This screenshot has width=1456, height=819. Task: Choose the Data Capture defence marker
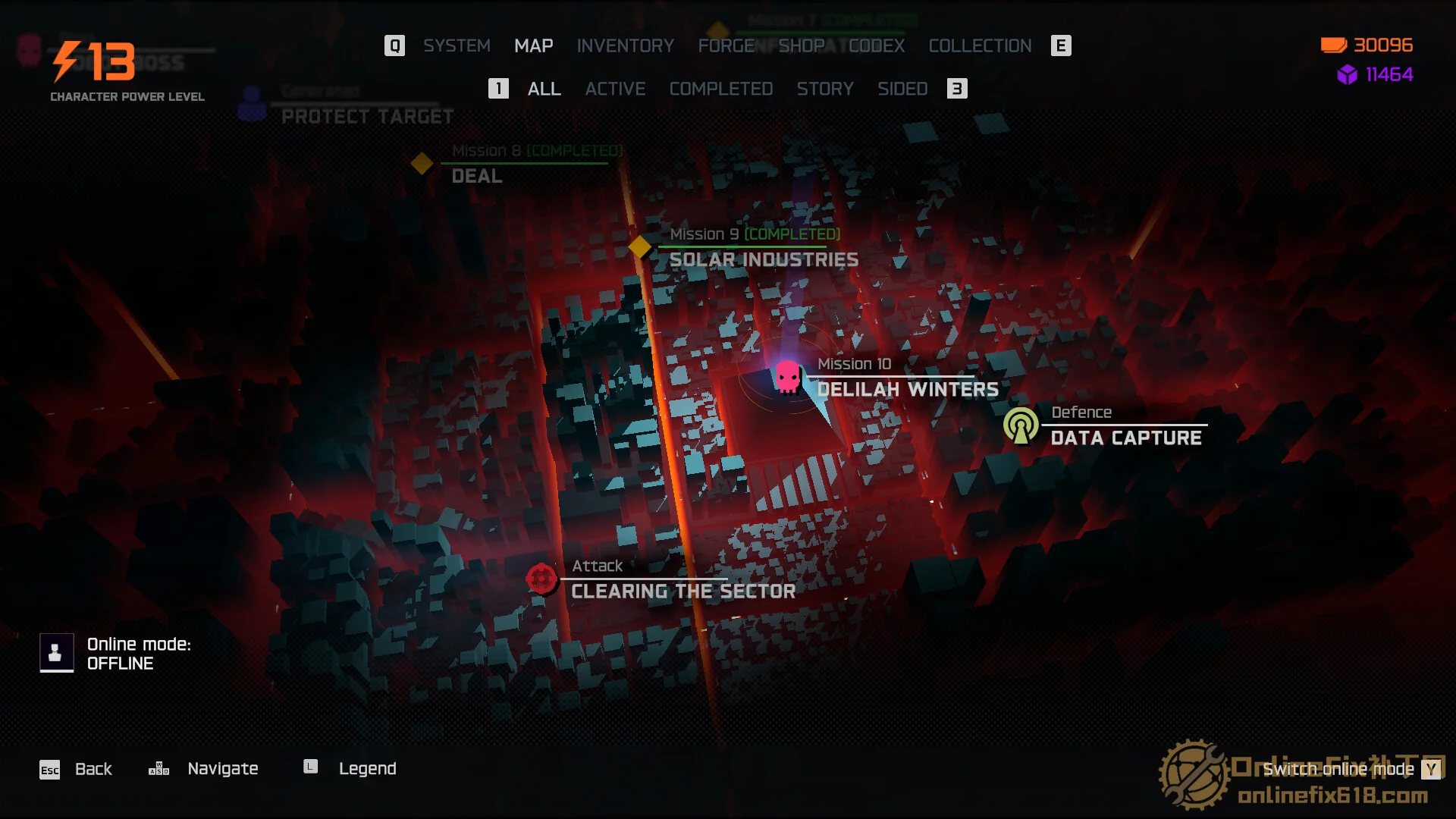(1021, 425)
